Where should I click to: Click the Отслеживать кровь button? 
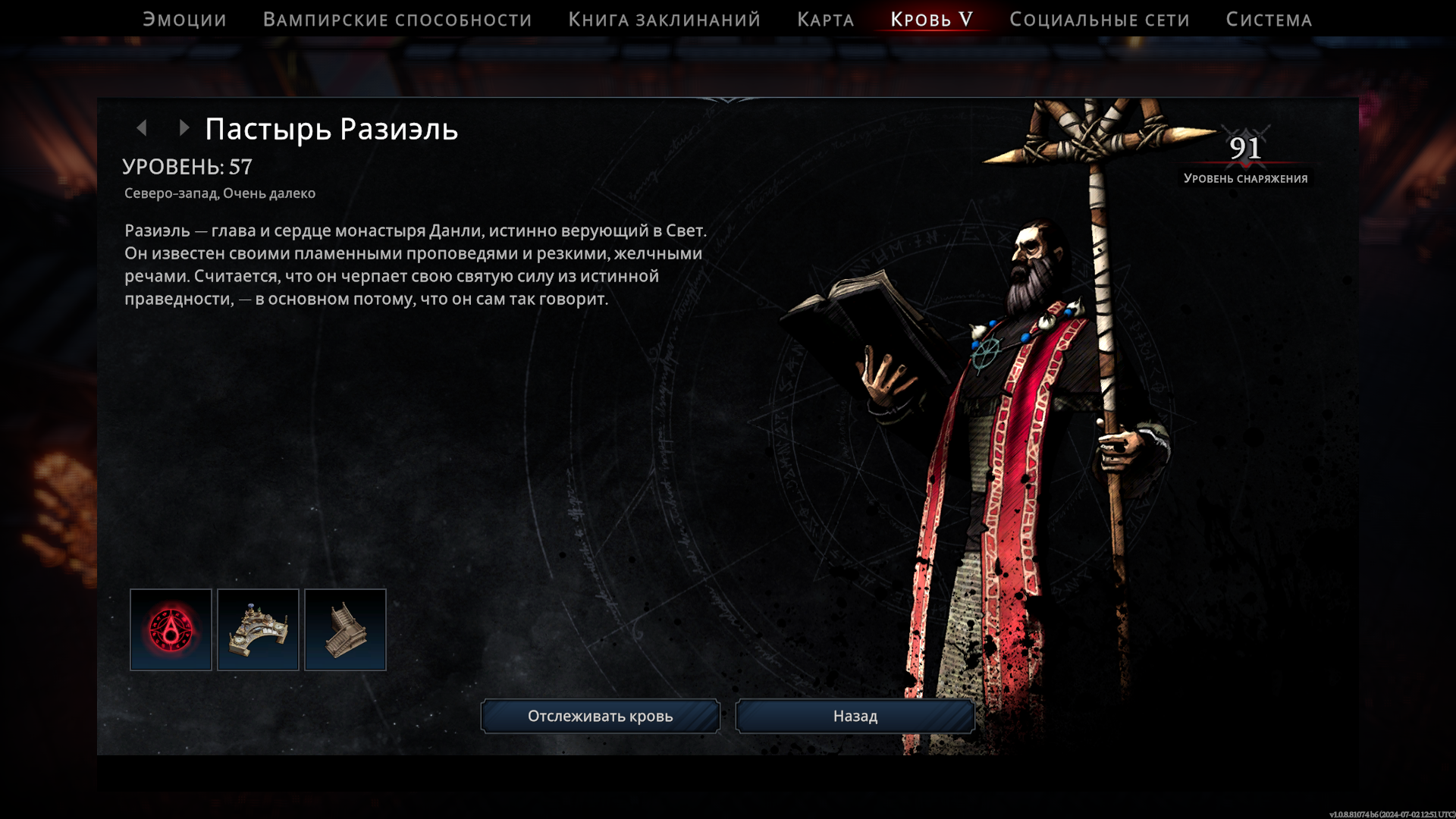tap(600, 716)
